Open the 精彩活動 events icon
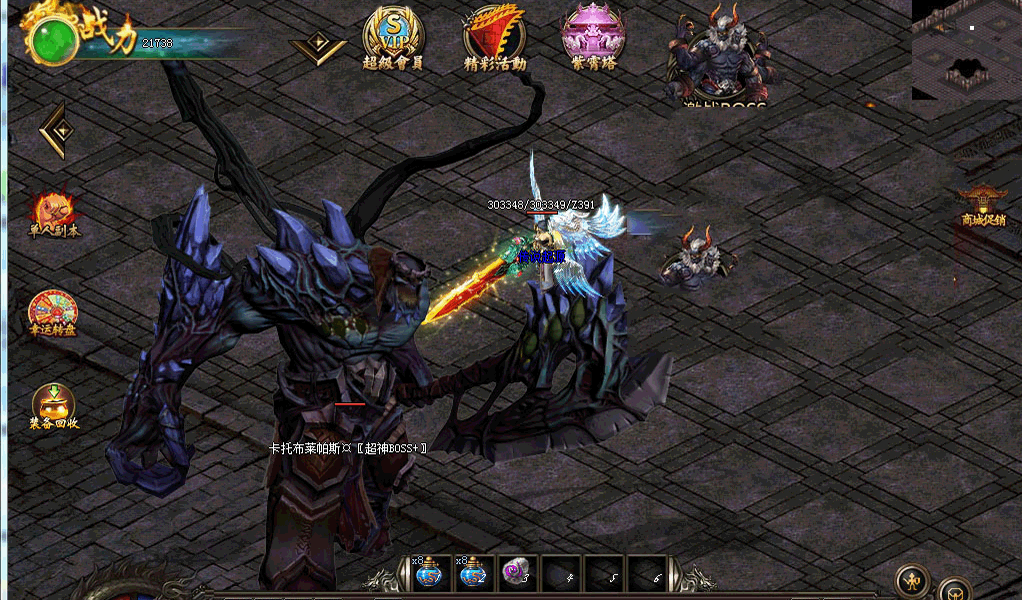 [494, 36]
